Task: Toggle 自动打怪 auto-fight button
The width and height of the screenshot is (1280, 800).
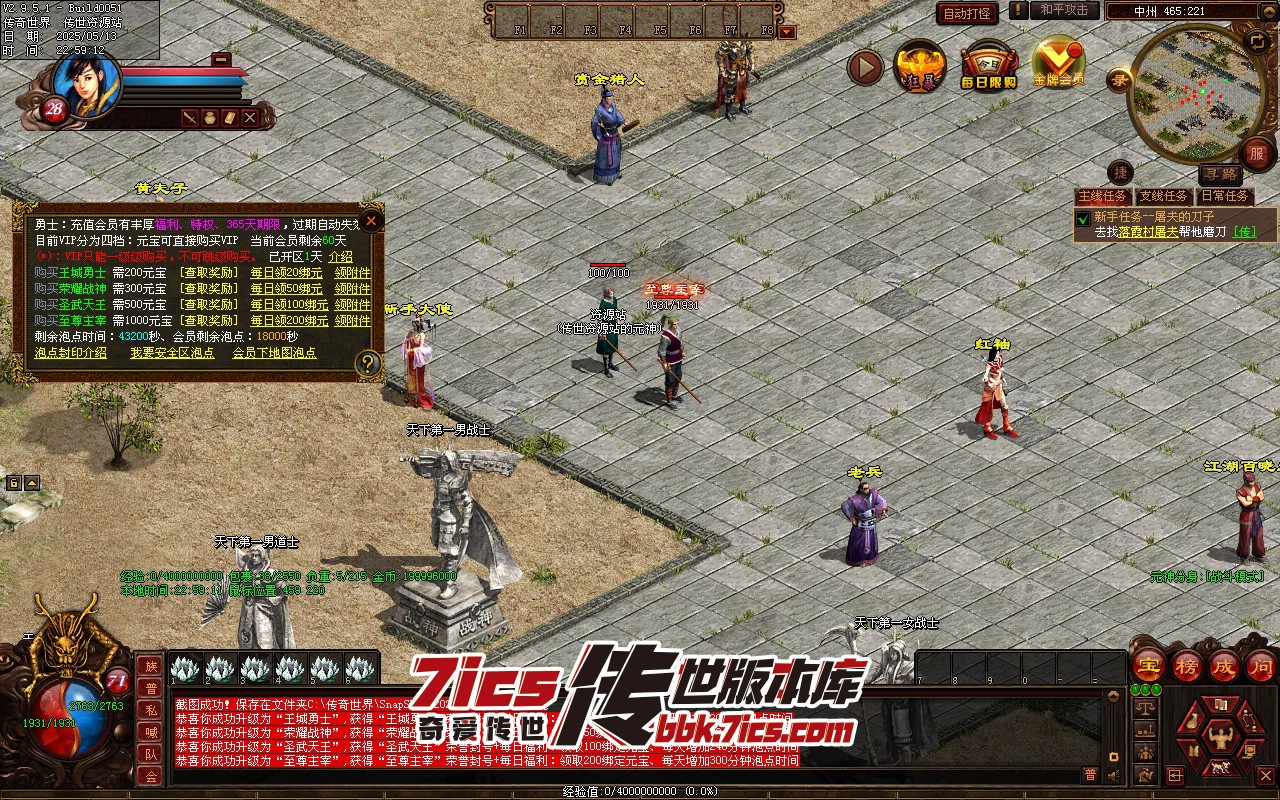Action: [x=967, y=13]
